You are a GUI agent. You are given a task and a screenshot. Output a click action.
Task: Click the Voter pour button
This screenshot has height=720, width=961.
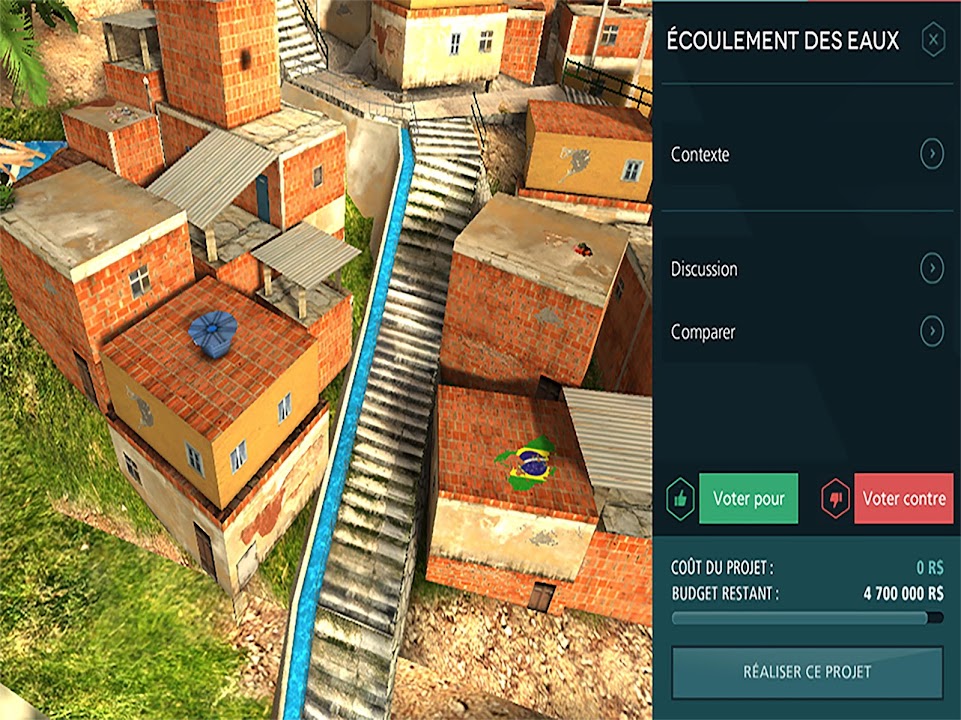[x=748, y=498]
